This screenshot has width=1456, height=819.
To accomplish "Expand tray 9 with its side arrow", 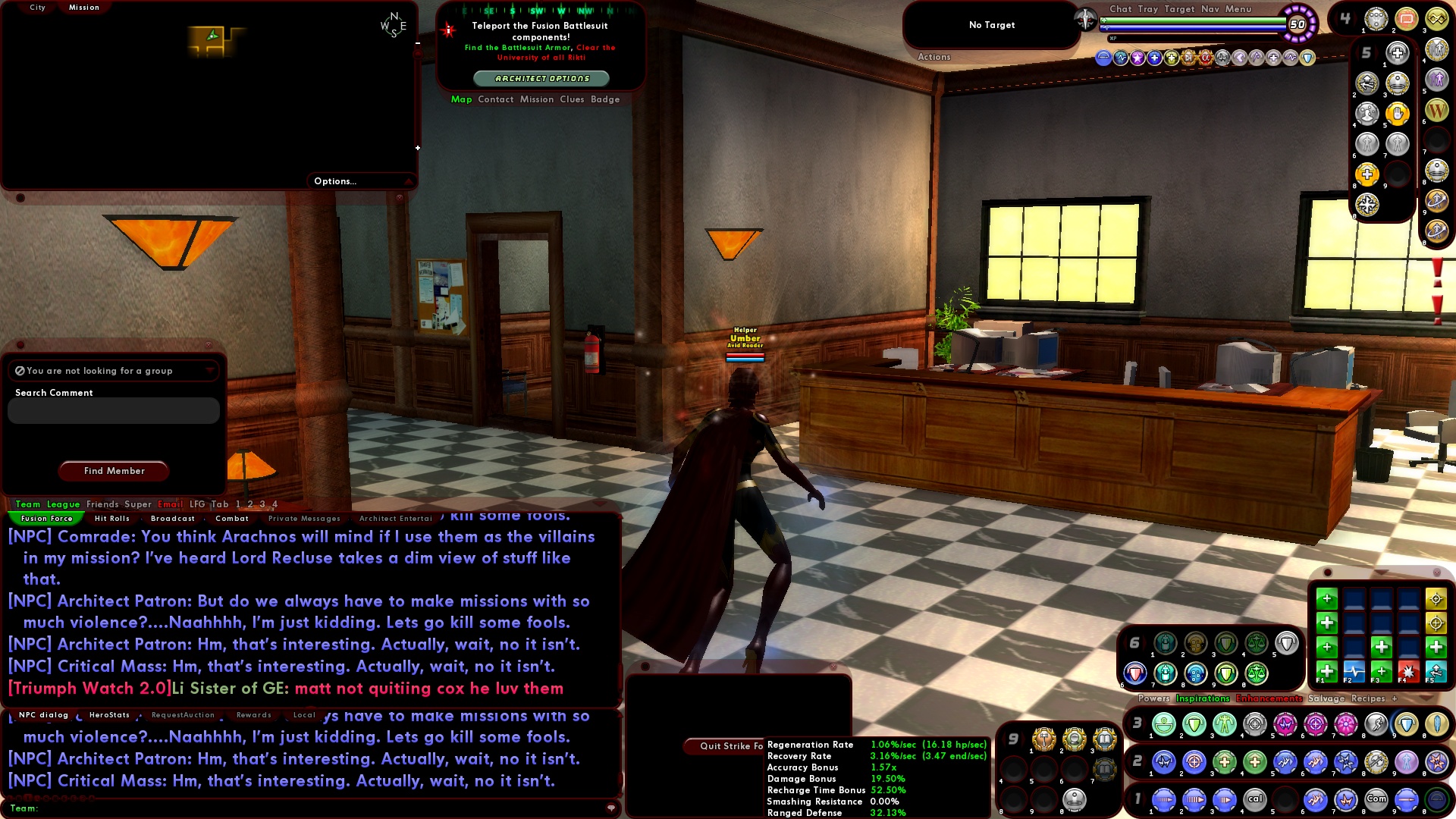I will pyautogui.click(x=1023, y=738).
